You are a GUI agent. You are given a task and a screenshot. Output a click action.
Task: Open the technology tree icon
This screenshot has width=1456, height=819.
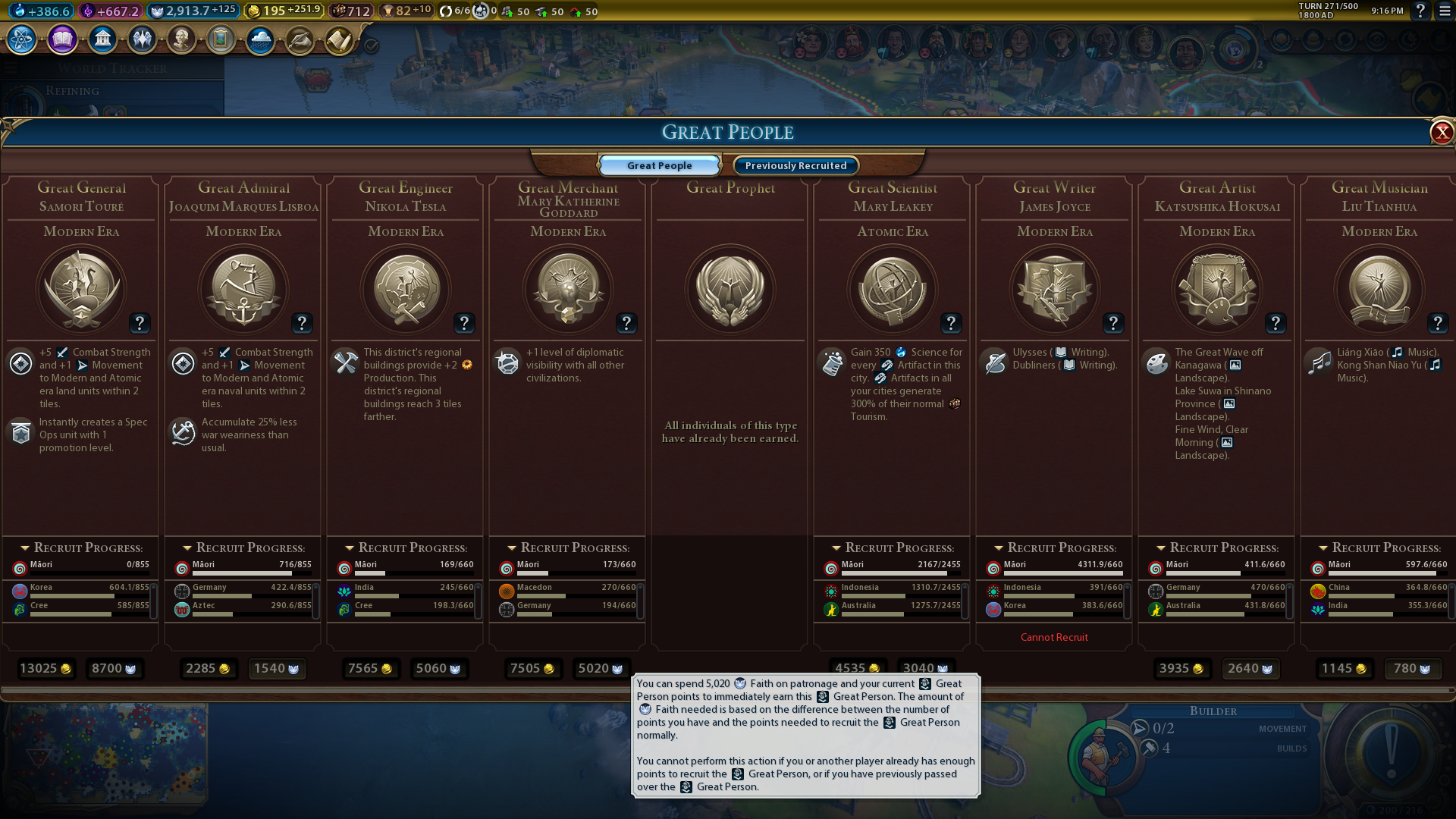point(22,39)
